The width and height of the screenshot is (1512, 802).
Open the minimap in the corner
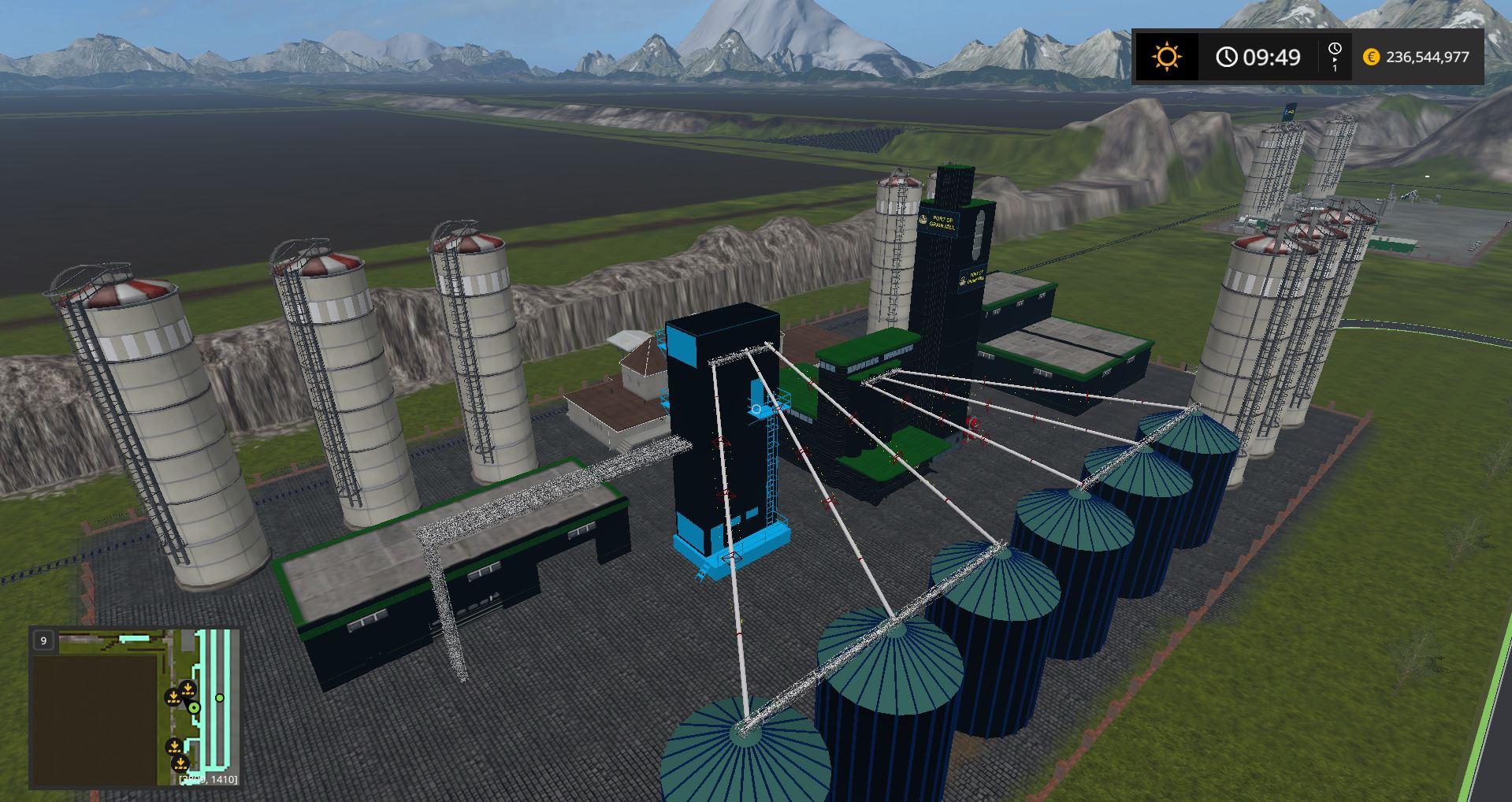point(134,707)
